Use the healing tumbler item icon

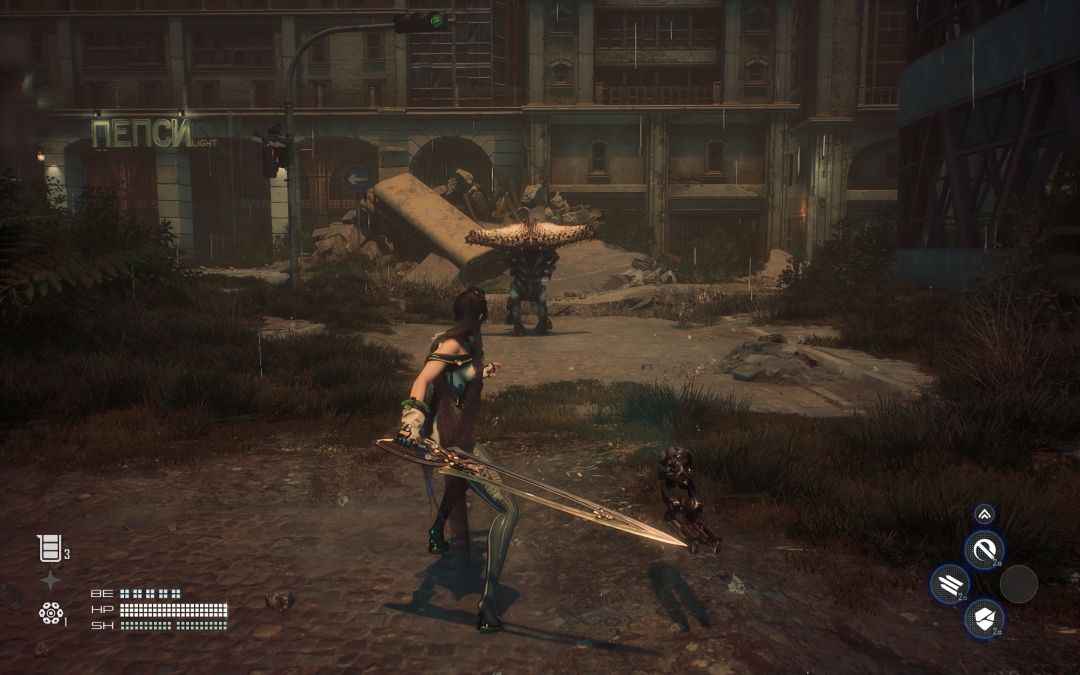49,548
